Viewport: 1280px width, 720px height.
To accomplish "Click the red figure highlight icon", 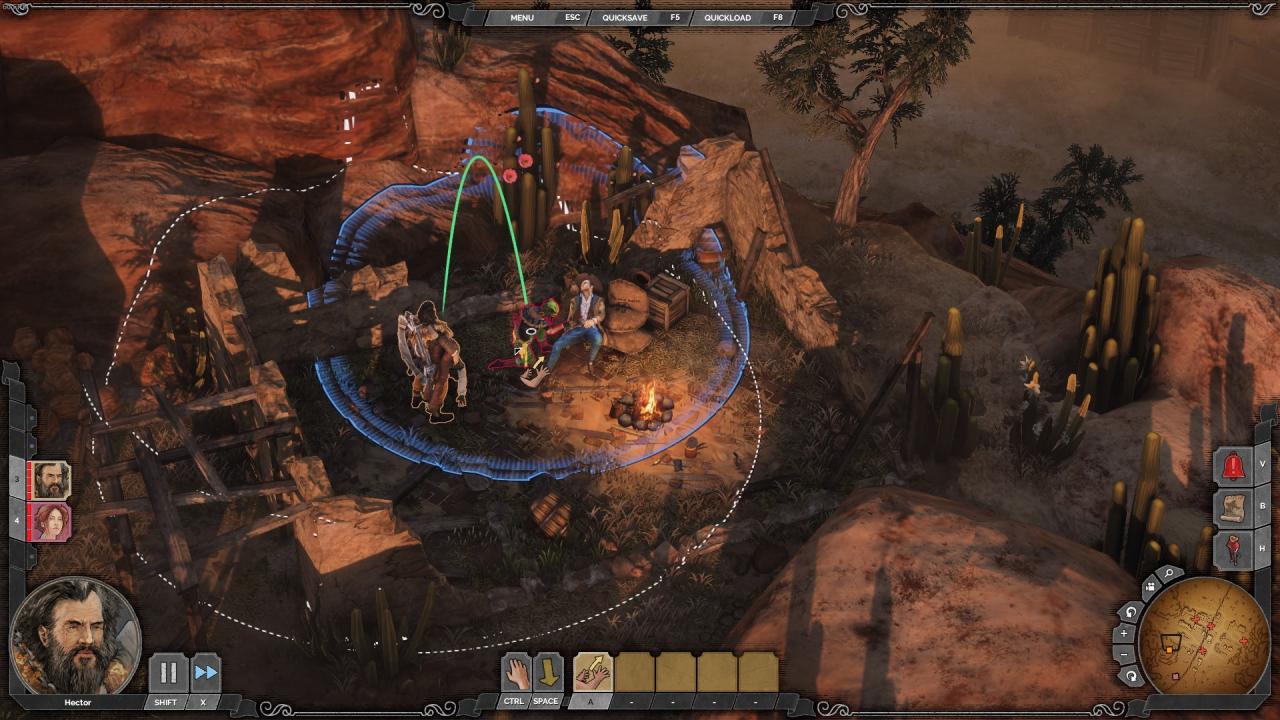I will tap(1233, 549).
